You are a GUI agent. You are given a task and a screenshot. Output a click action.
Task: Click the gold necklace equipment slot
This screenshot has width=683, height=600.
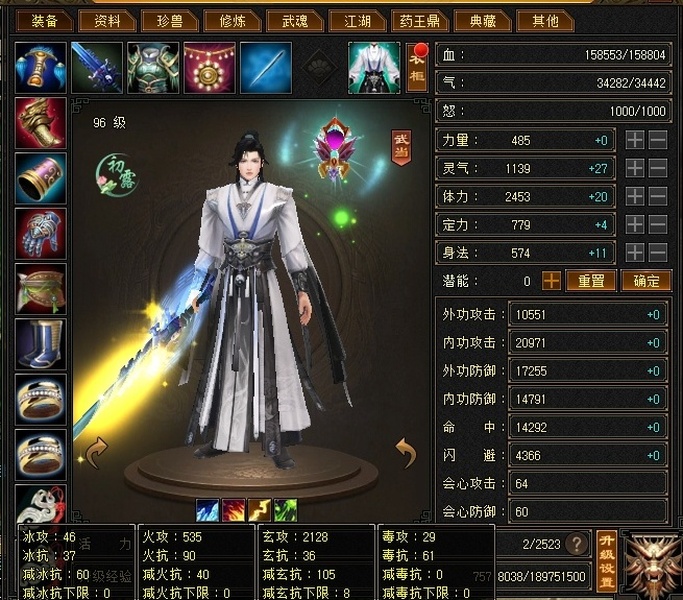(209, 67)
